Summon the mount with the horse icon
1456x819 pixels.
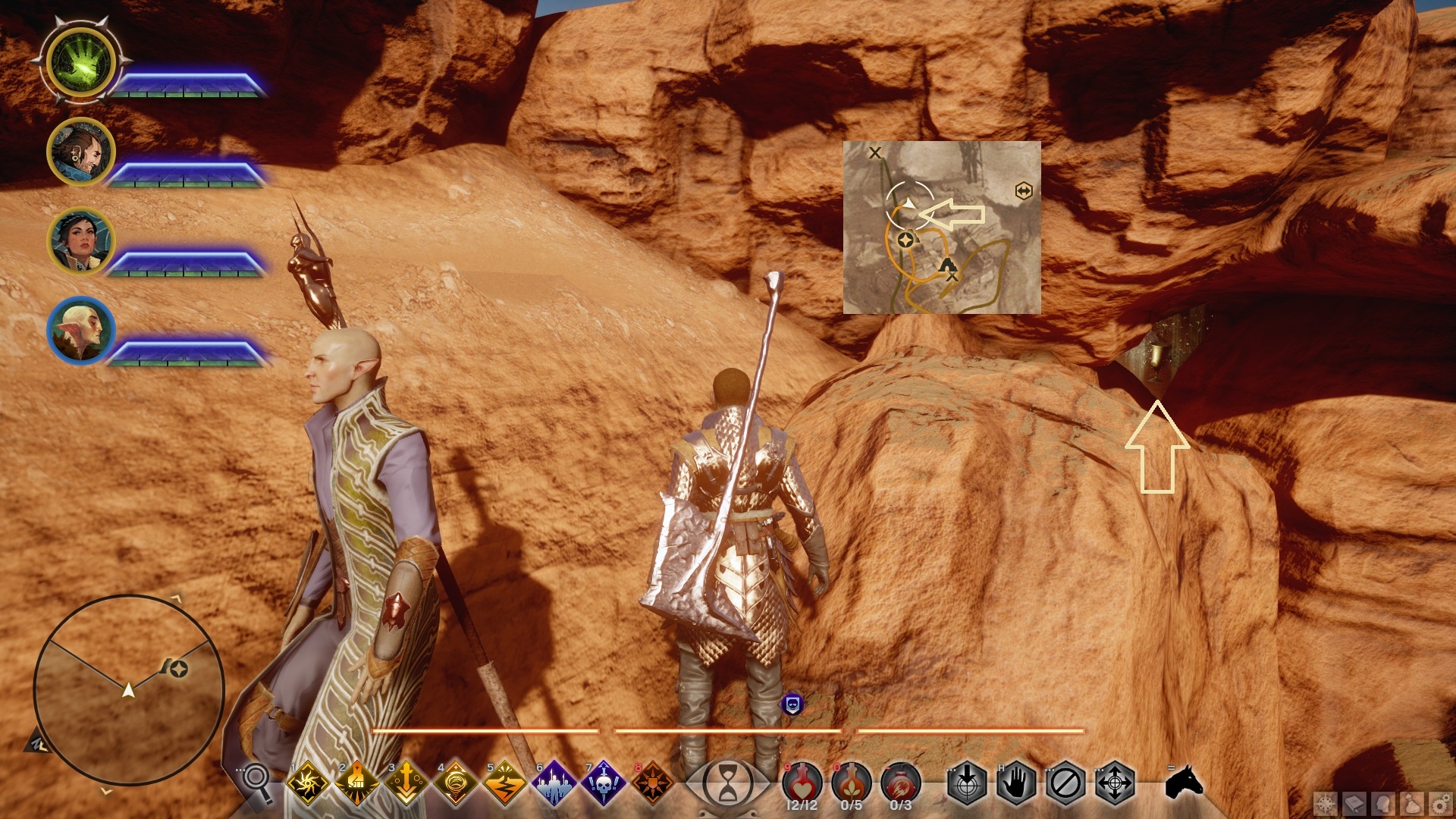[1184, 782]
